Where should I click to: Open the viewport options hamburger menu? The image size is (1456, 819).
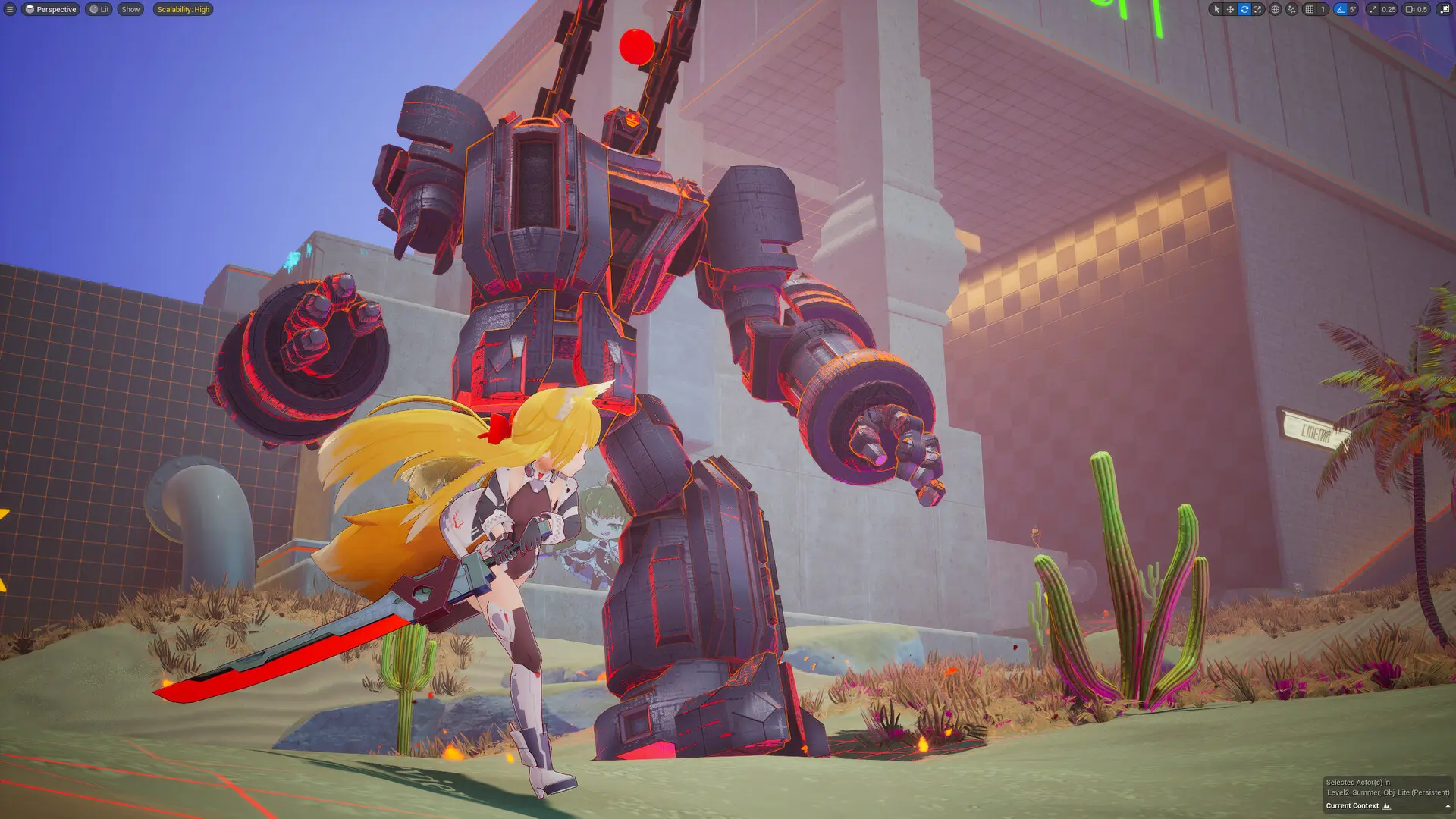click(x=11, y=9)
